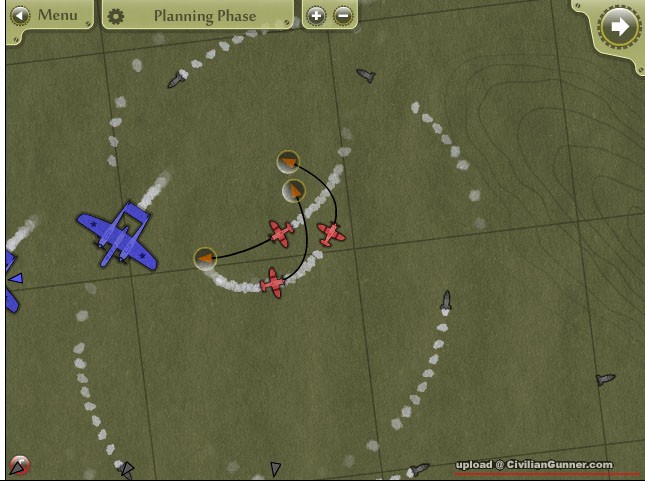Zoom out with the minus button

[x=342, y=16]
